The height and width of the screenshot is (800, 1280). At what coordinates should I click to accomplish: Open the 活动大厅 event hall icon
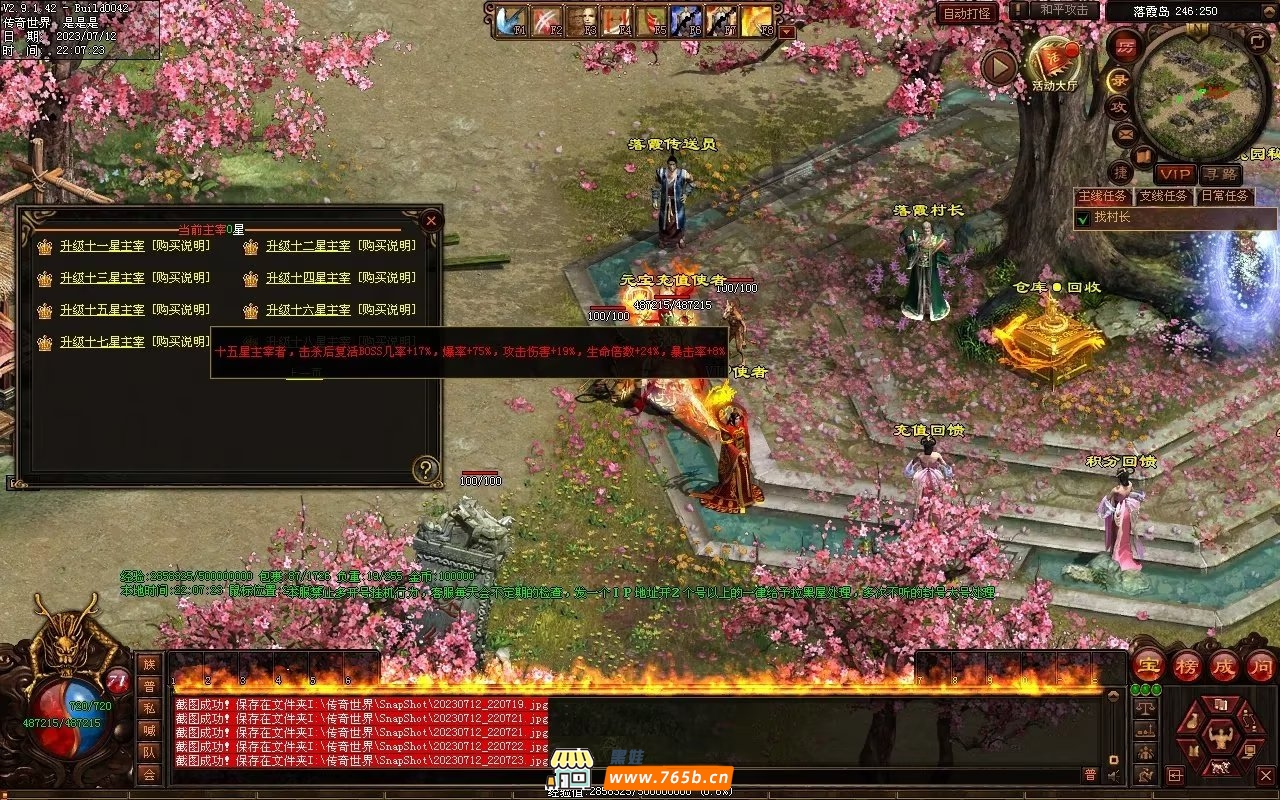[x=1056, y=62]
